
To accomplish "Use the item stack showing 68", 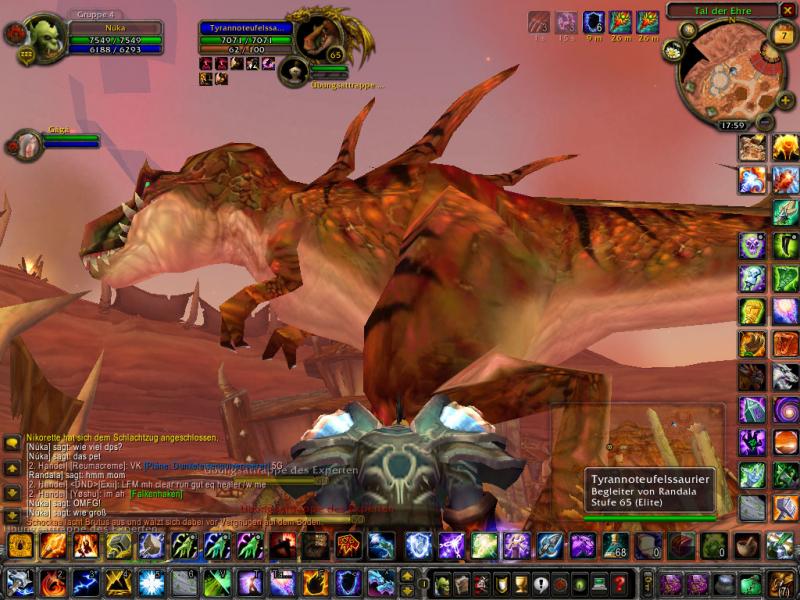I will tap(616, 545).
